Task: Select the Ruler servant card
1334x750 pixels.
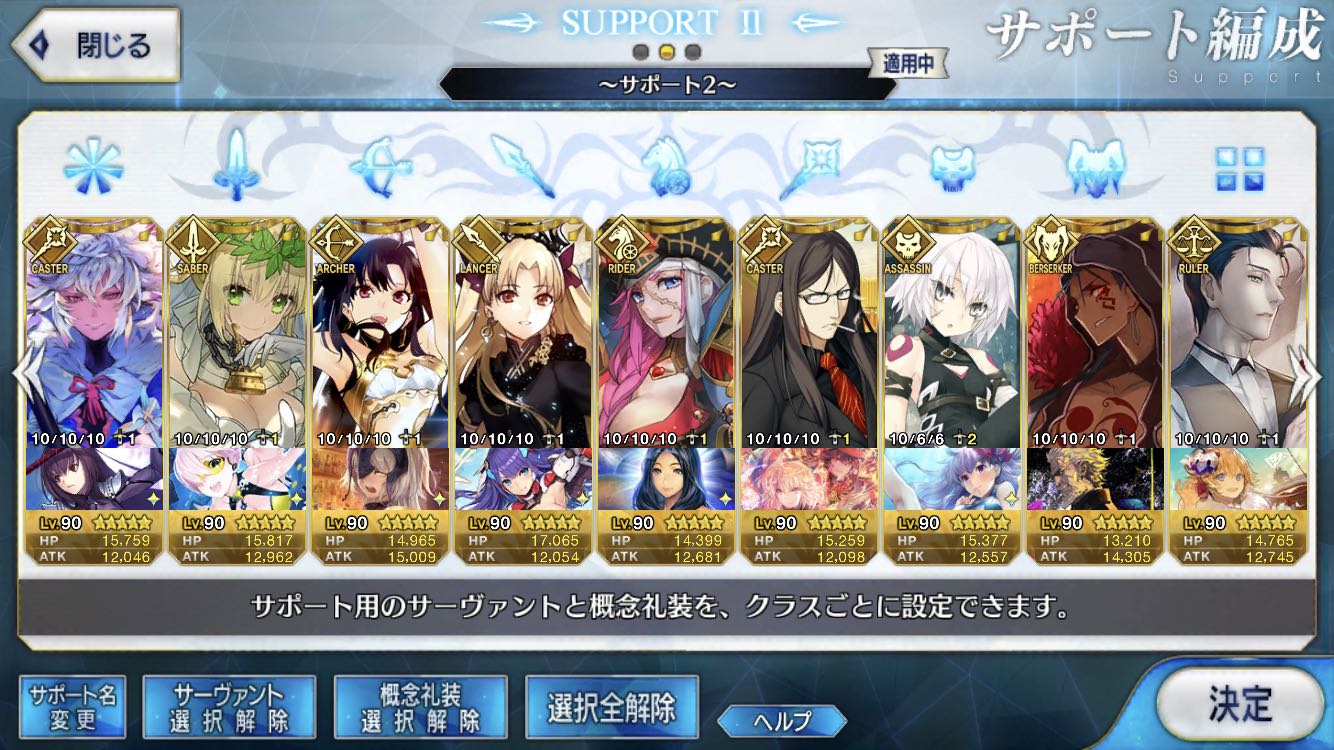Action: coord(1237,340)
